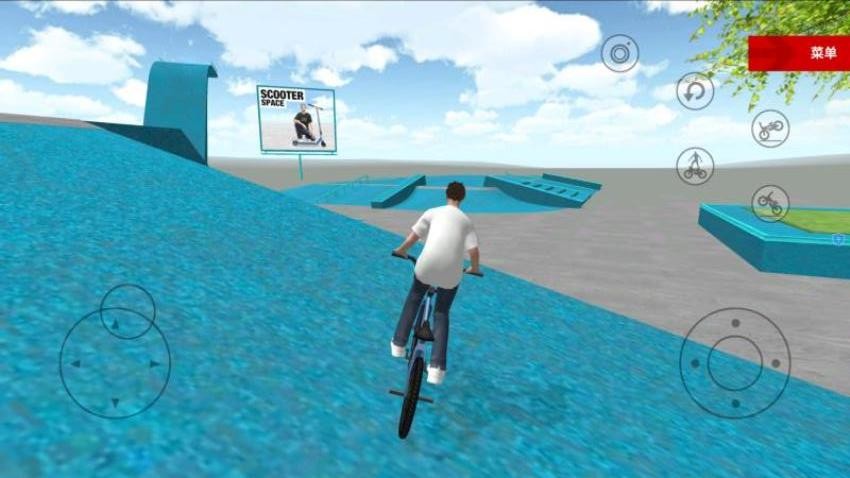Activate the wheelie trick icon

(x=770, y=128)
